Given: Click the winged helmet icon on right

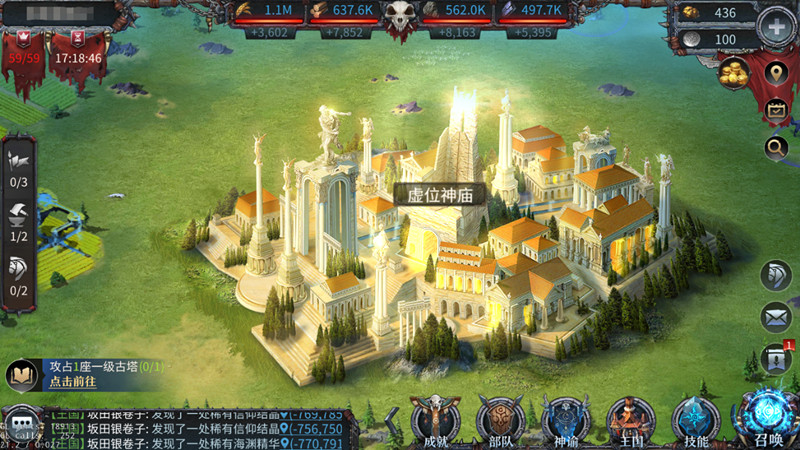Looking at the screenshot, I should pyautogui.click(x=775, y=277).
